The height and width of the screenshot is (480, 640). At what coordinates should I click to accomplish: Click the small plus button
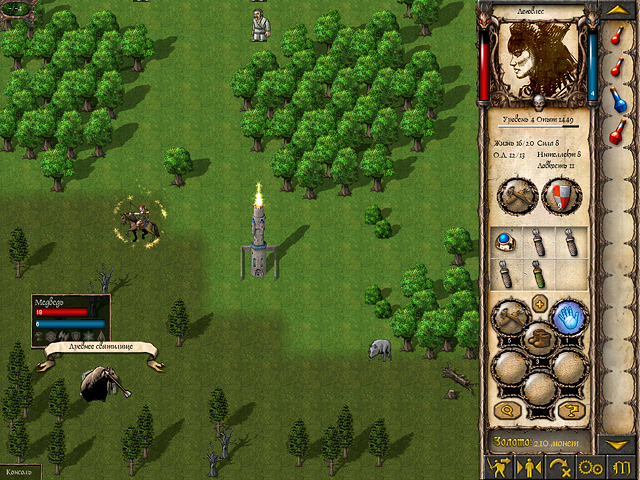pyautogui.click(x=540, y=304)
